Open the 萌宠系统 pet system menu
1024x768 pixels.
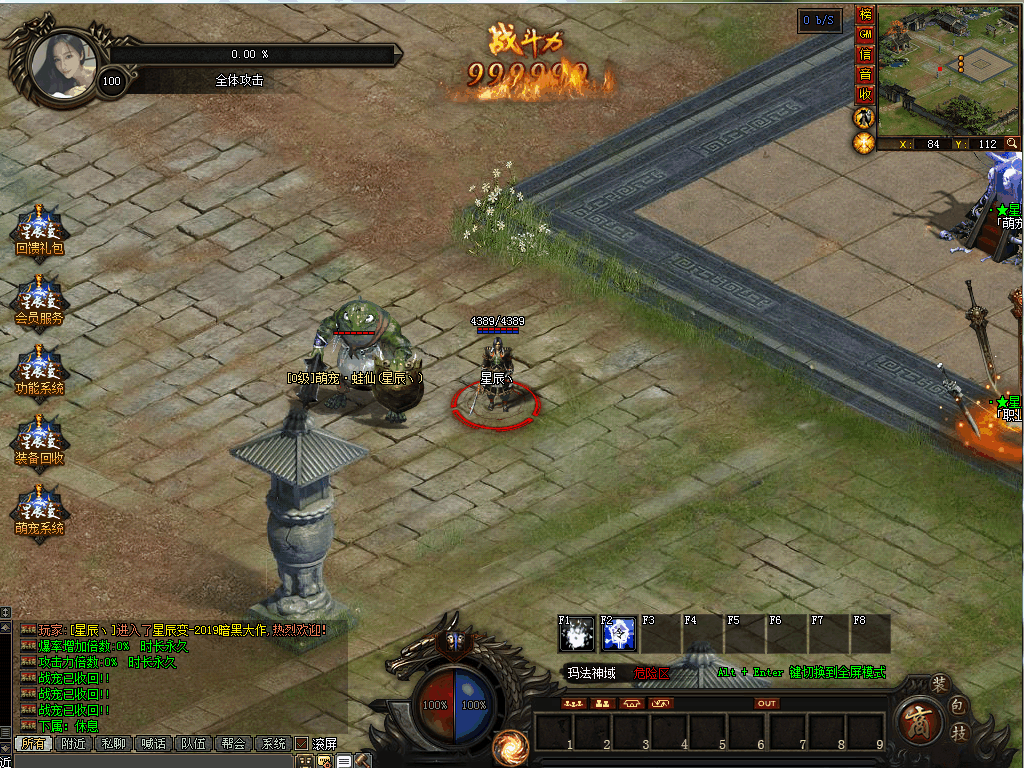pyautogui.click(x=39, y=509)
